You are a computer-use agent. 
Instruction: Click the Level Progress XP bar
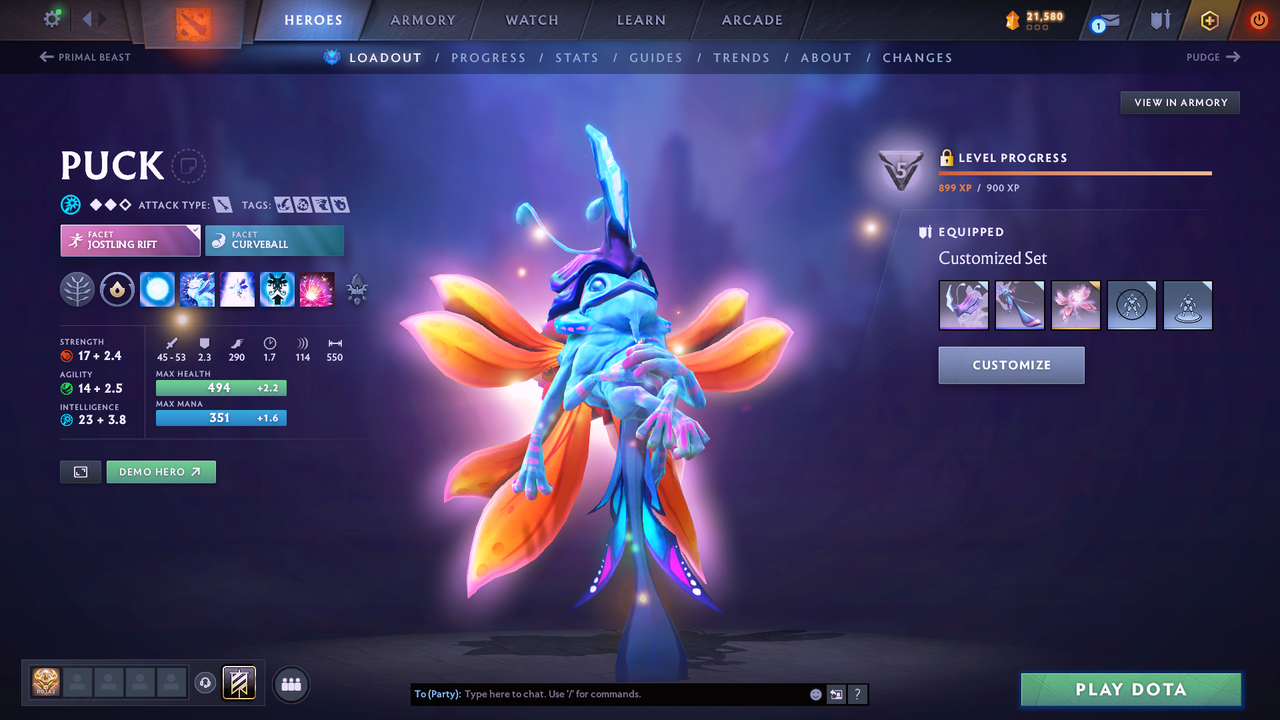[x=1075, y=173]
